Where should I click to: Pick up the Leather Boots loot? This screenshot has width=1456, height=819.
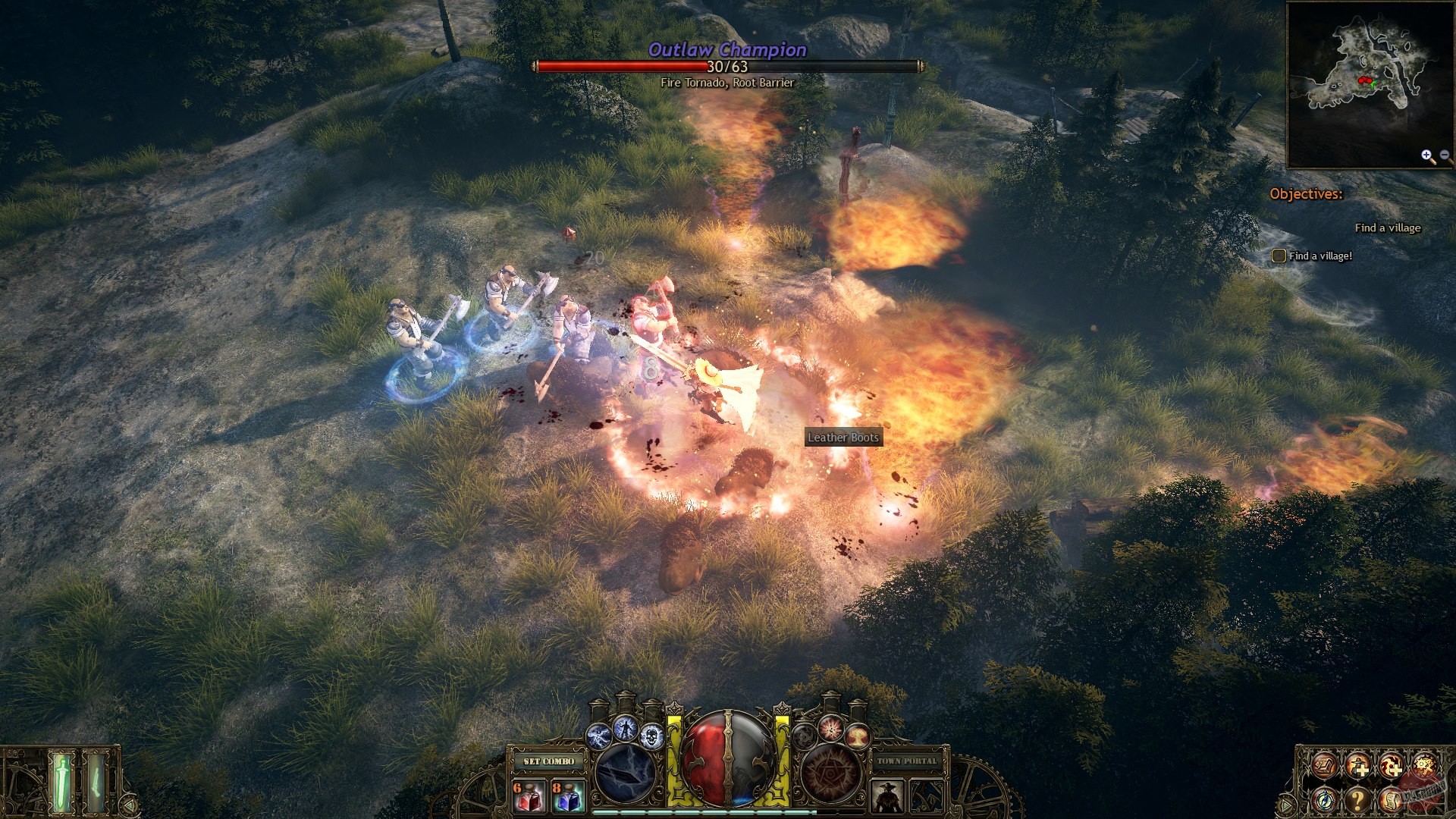(x=843, y=438)
